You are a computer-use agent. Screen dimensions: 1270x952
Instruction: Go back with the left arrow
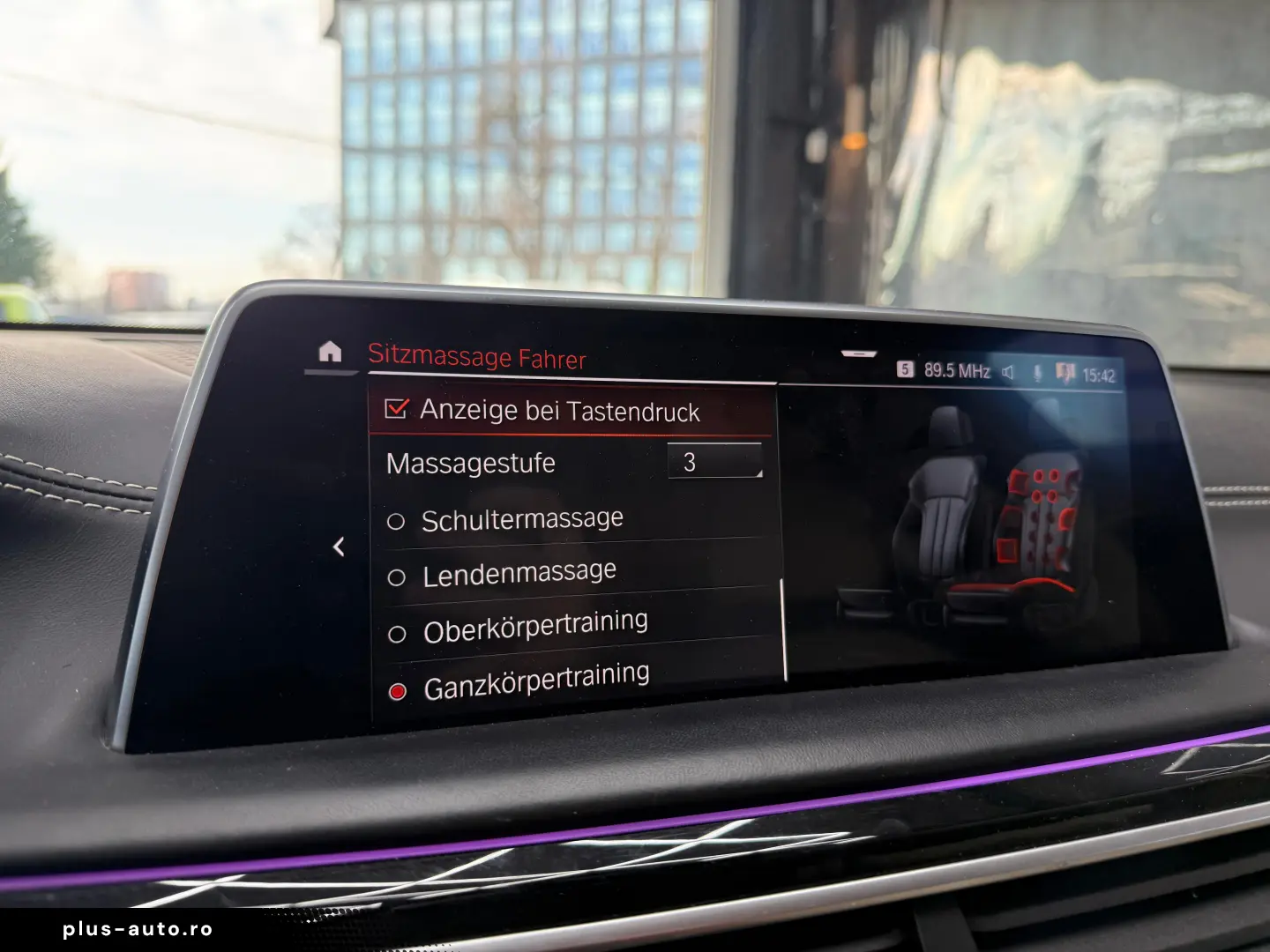[x=339, y=547]
